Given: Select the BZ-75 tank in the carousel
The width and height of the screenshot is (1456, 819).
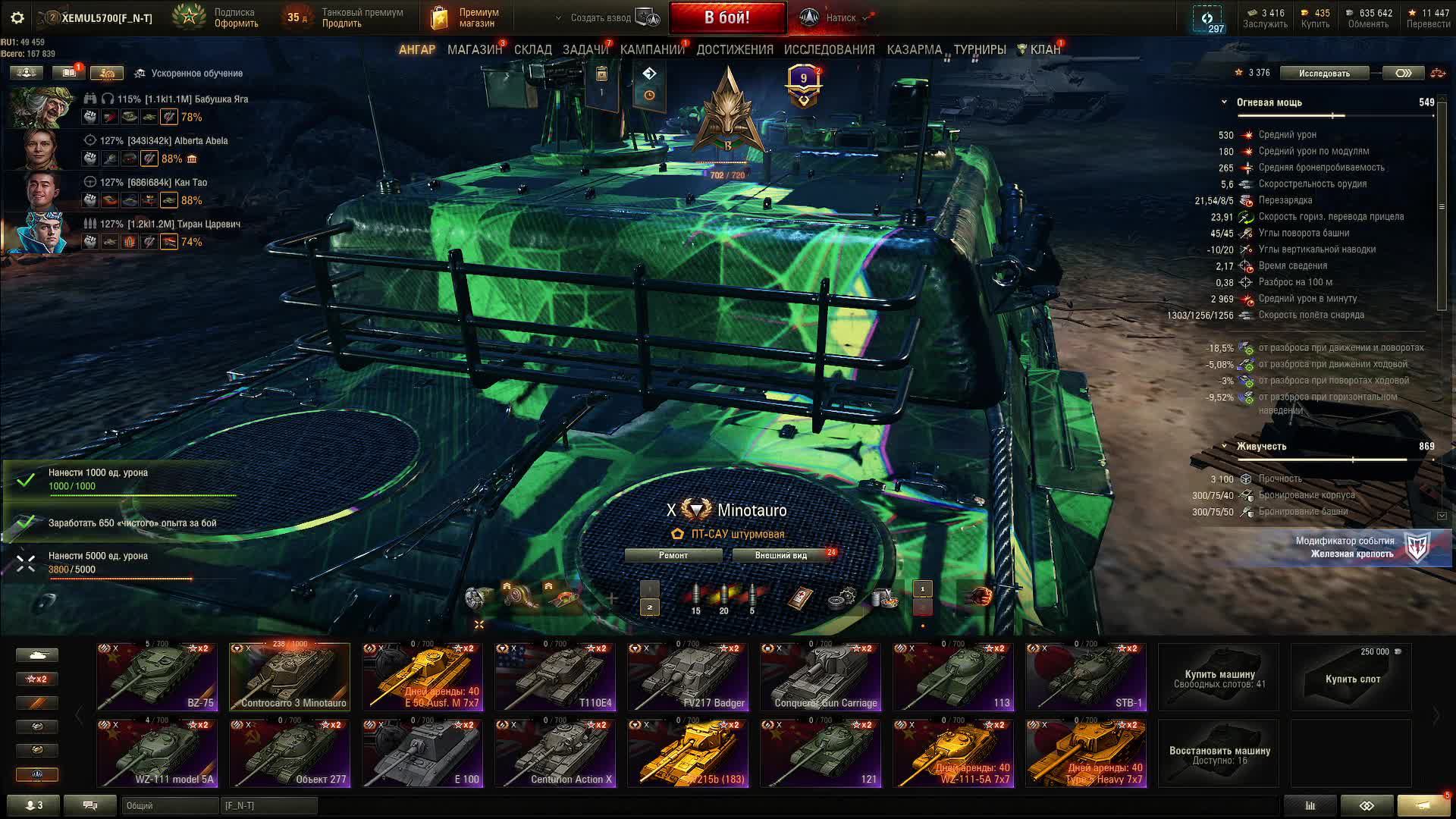Looking at the screenshot, I should coord(157,677).
